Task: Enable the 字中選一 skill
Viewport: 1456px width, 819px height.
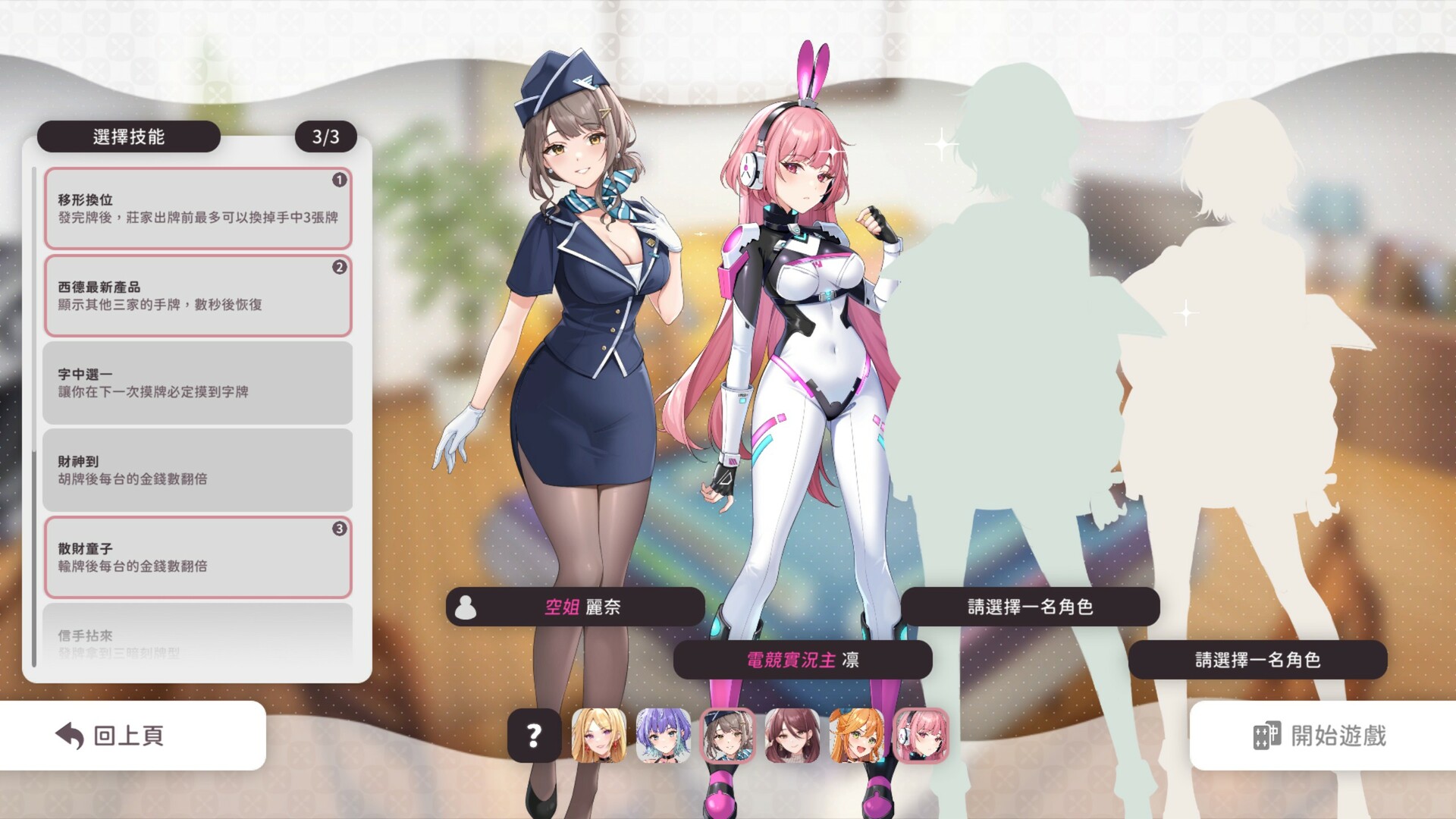Action: 197,383
